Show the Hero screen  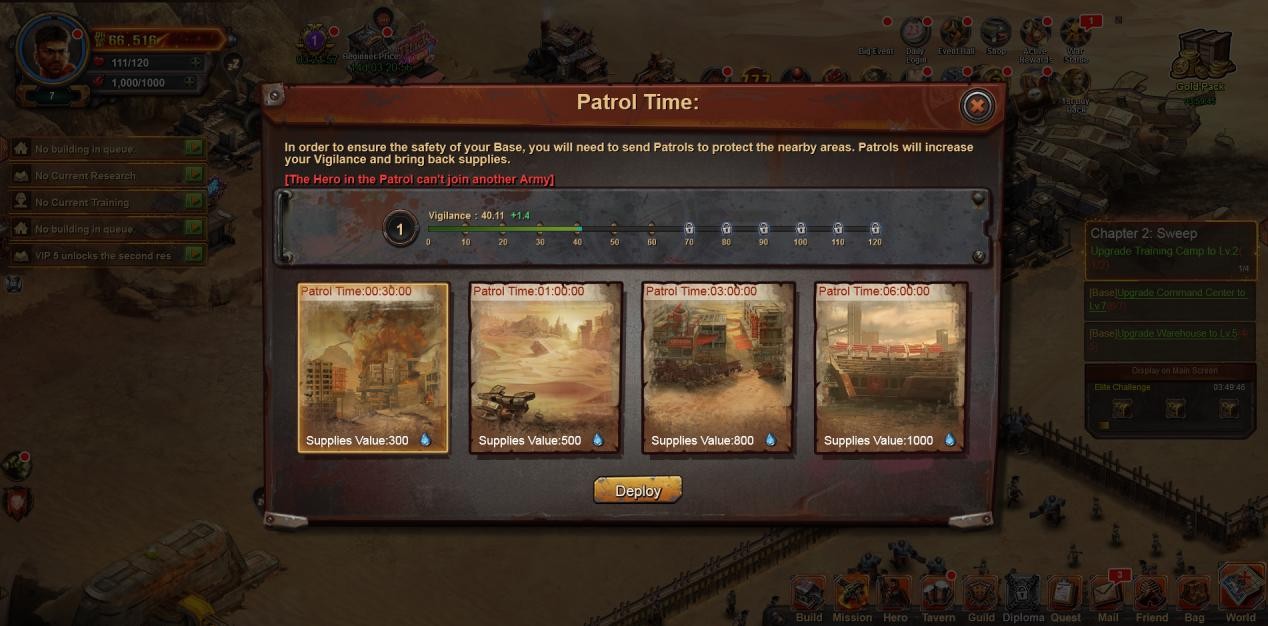(x=895, y=596)
